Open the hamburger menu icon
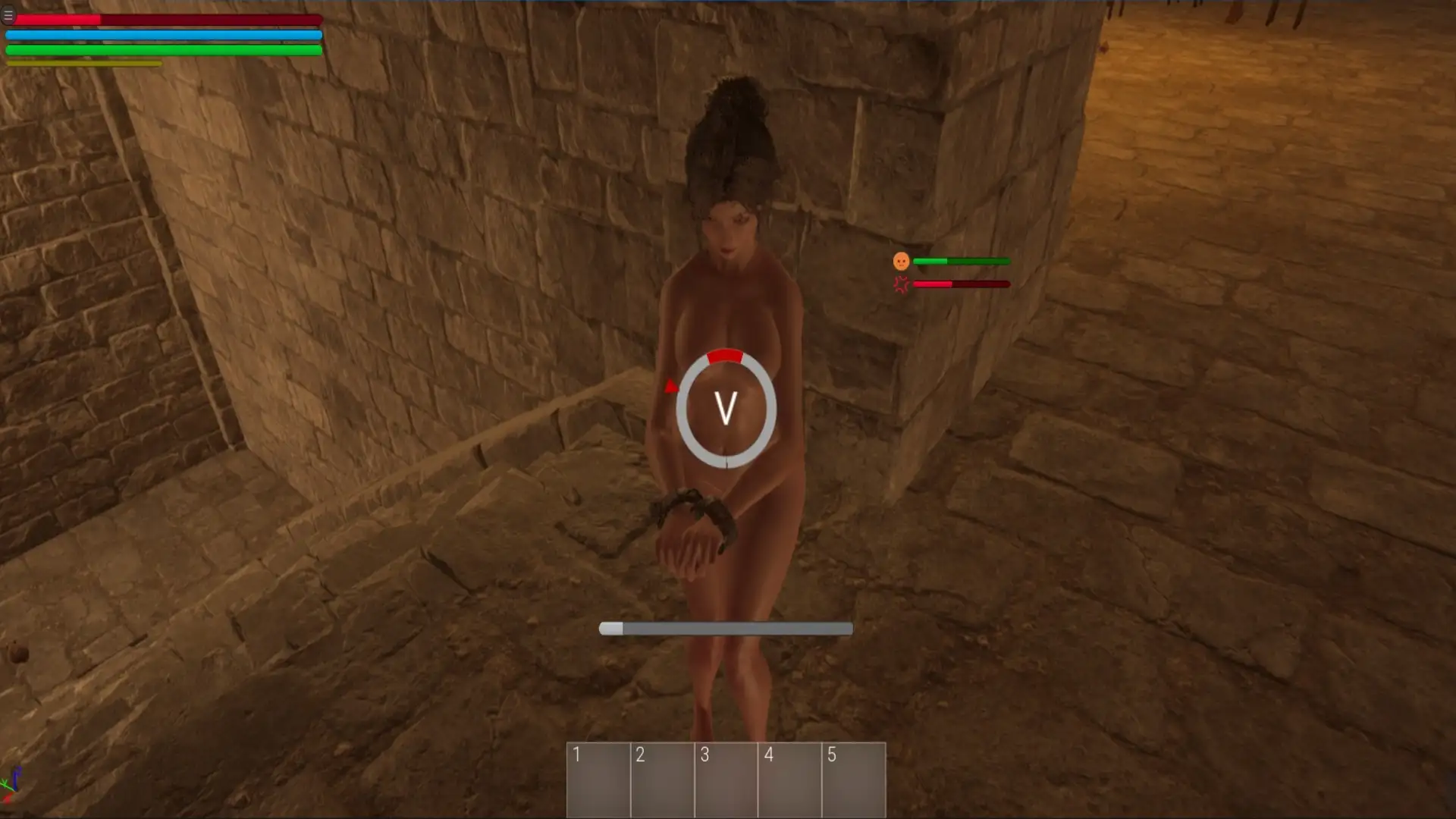1456x819 pixels. [8, 15]
